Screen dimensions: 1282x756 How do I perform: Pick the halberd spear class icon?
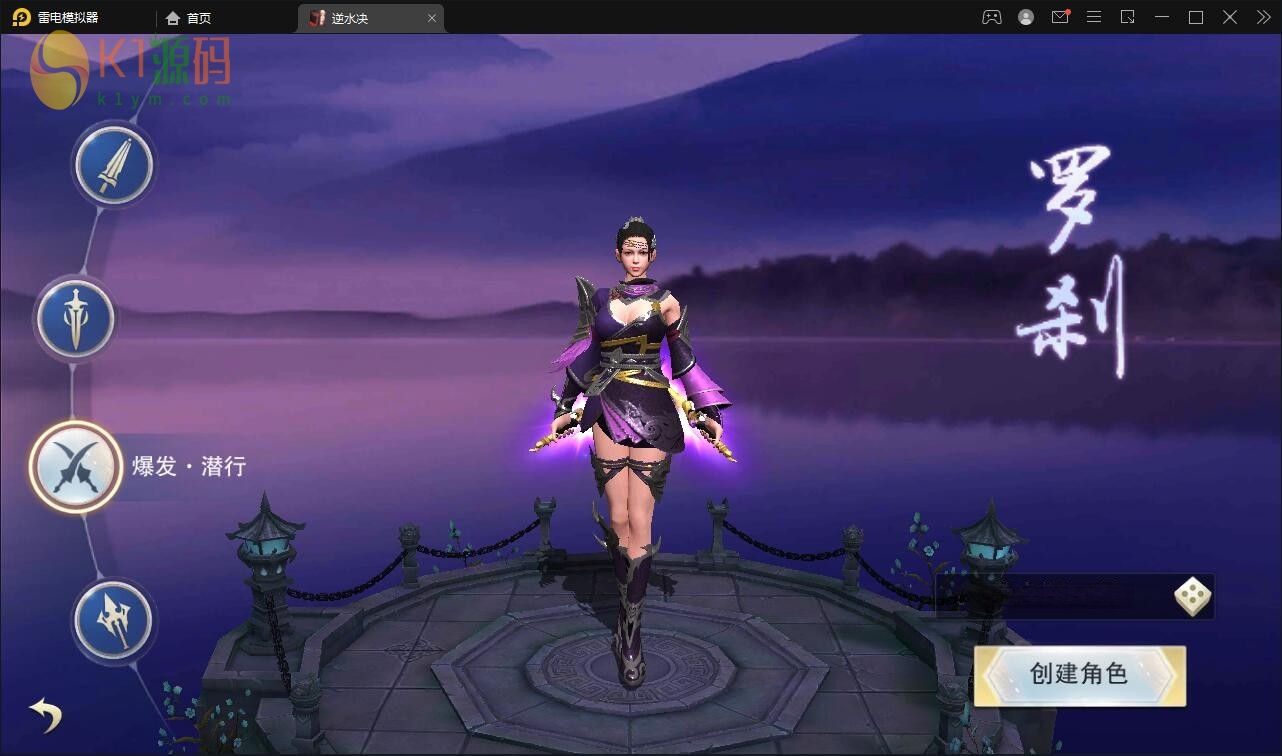pos(113,621)
